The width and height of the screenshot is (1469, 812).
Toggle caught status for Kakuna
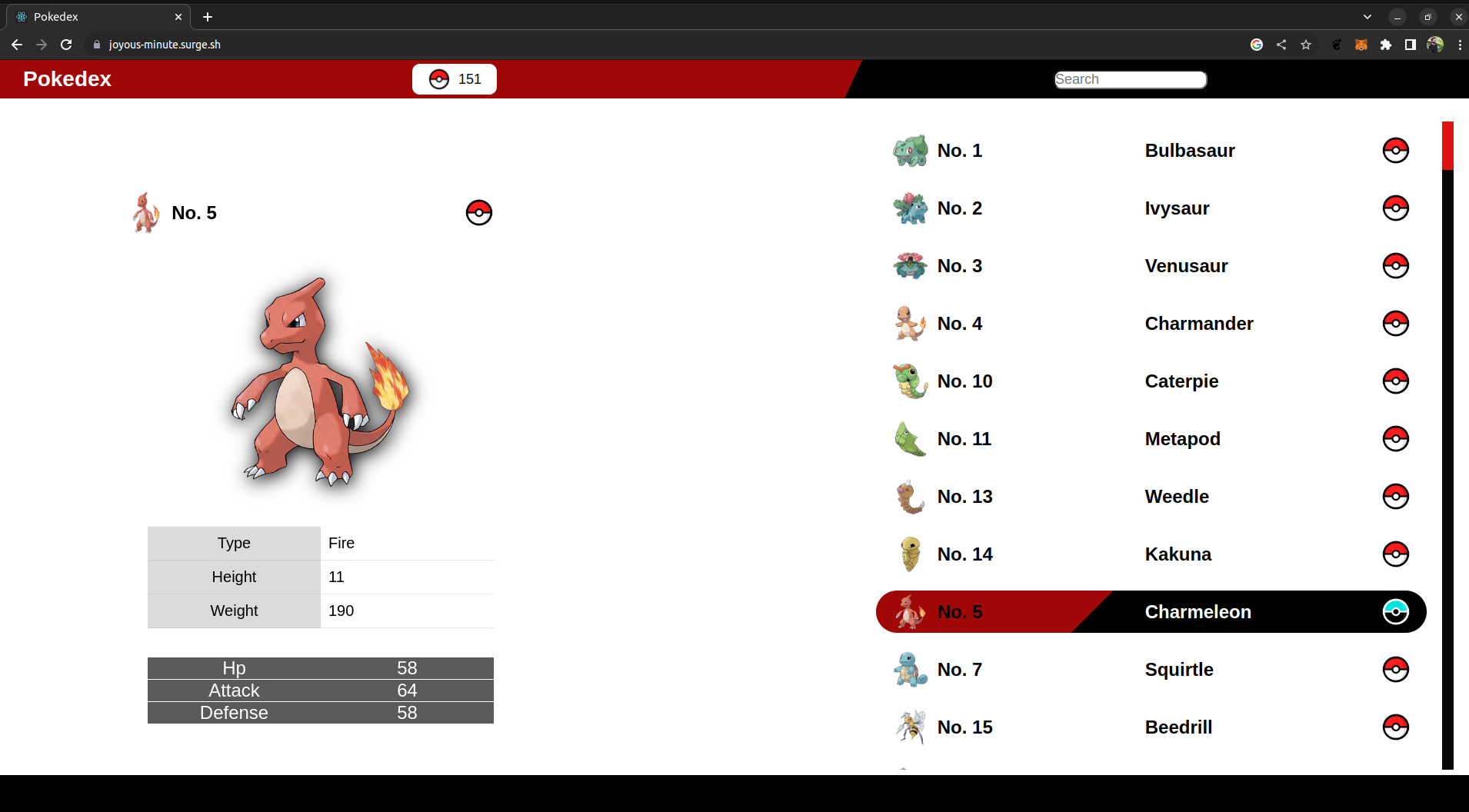1395,554
